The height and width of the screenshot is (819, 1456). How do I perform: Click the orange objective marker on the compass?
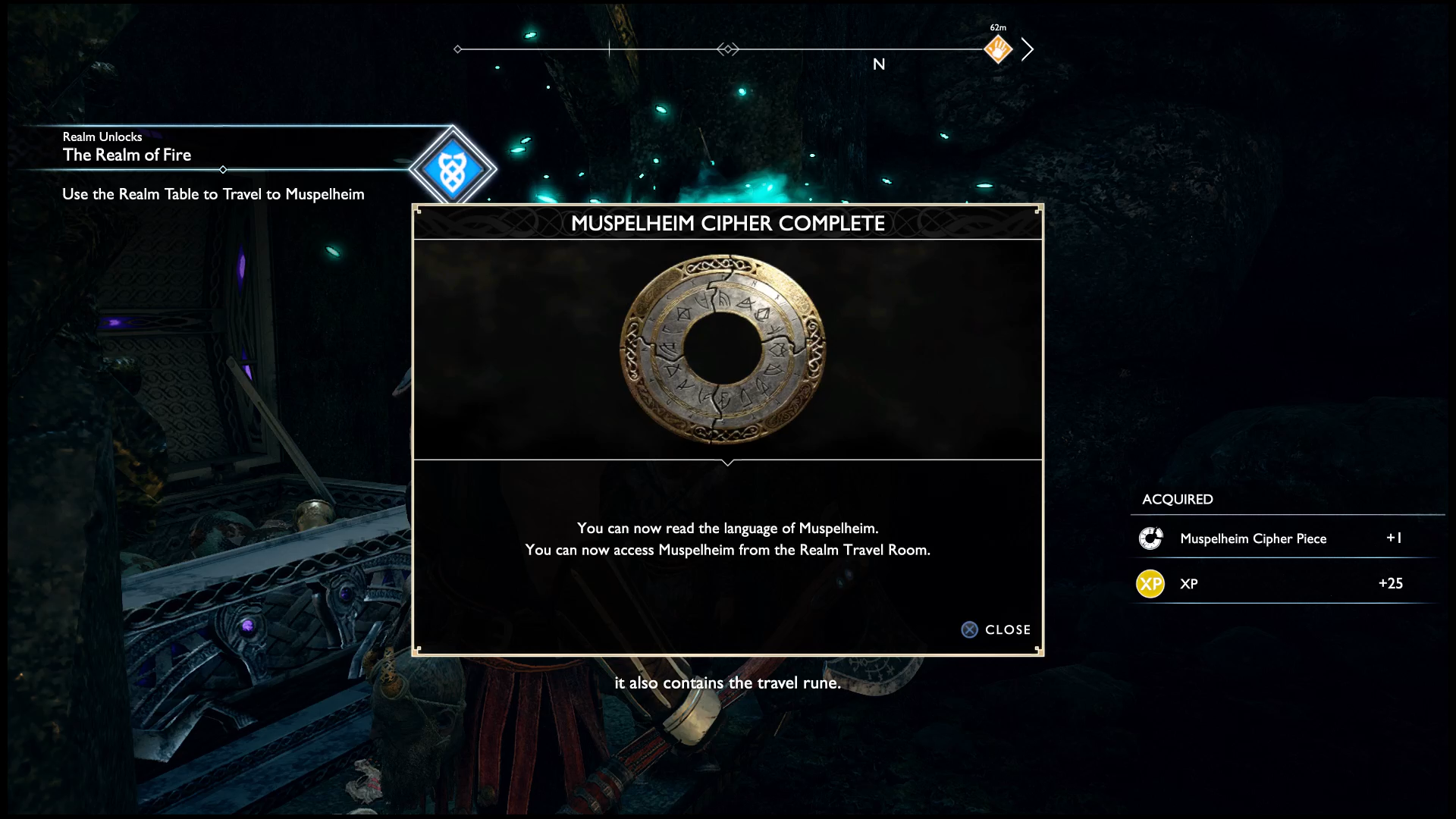pos(997,49)
